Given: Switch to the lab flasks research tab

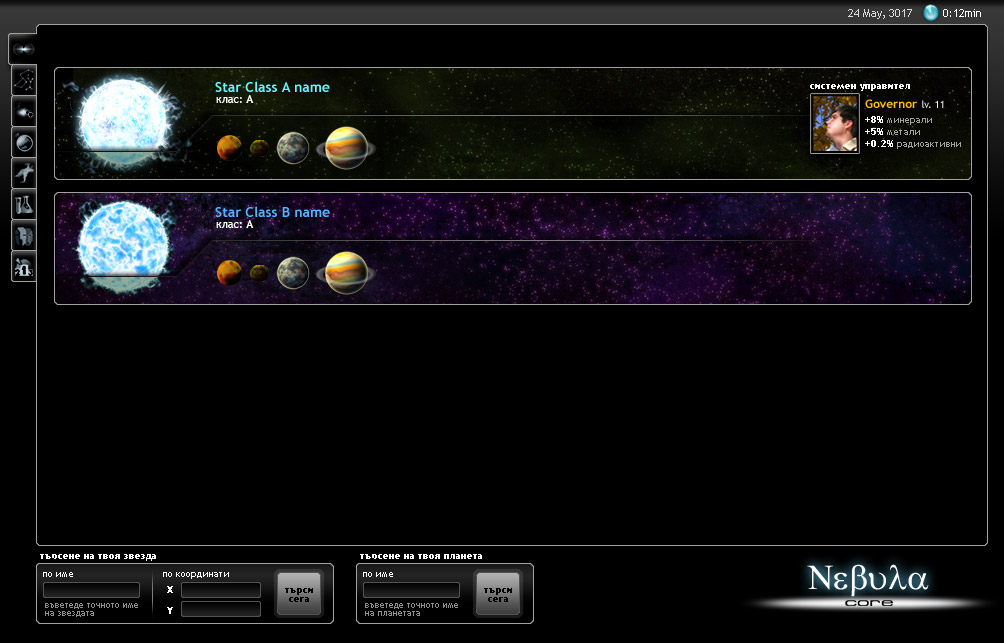Looking at the screenshot, I should click(x=23, y=204).
